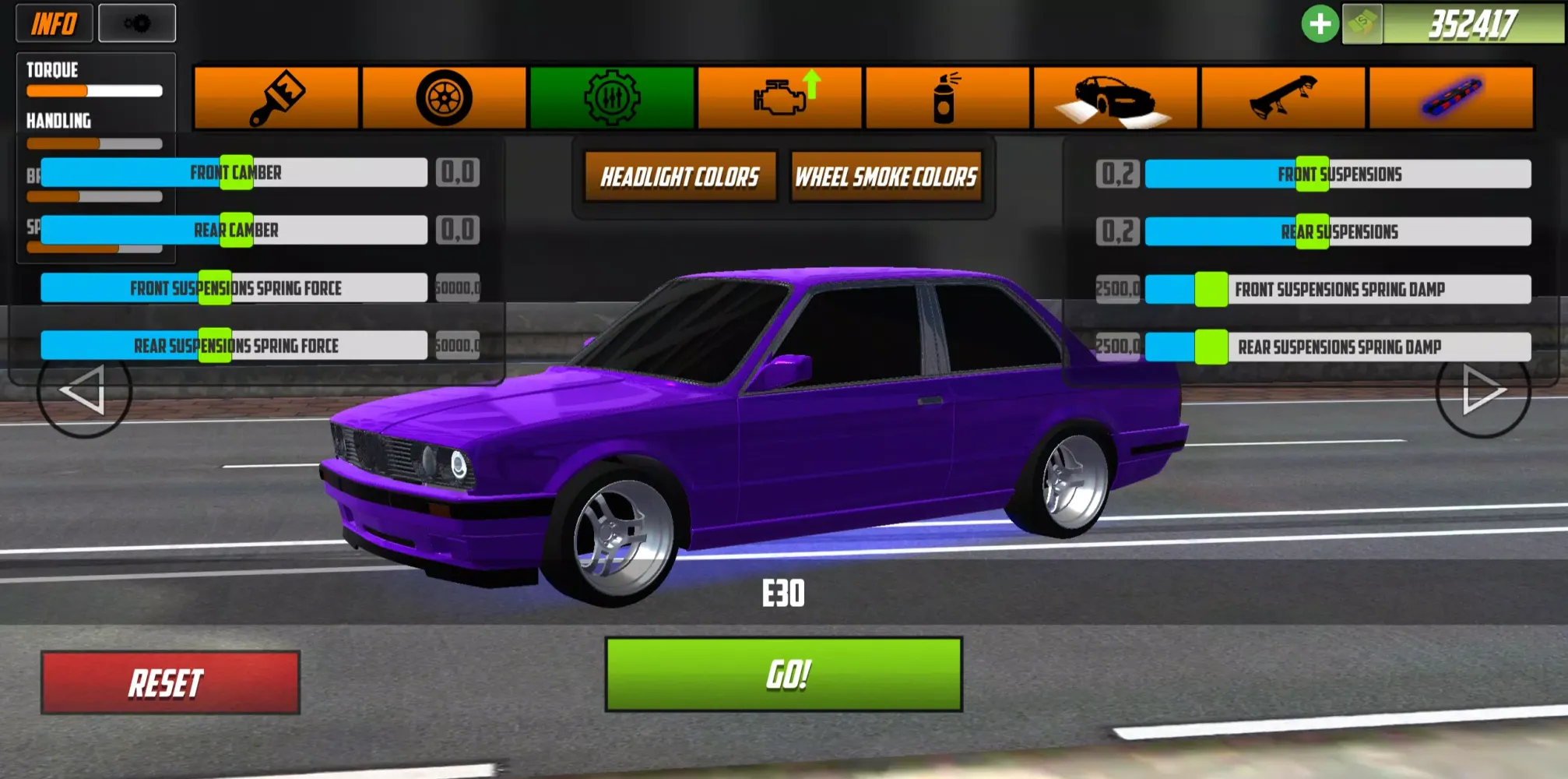Click the Rear Suspensions slider handle

[x=1312, y=231]
